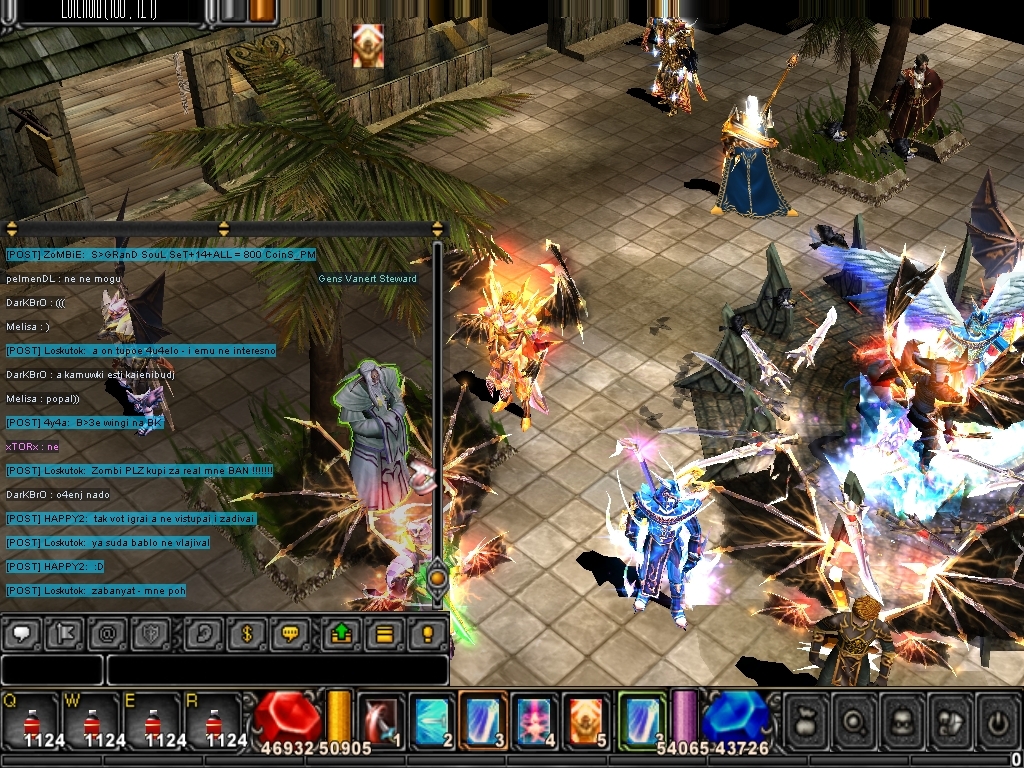Click the yellow exclamation mark button
The image size is (1024, 768).
tap(426, 633)
